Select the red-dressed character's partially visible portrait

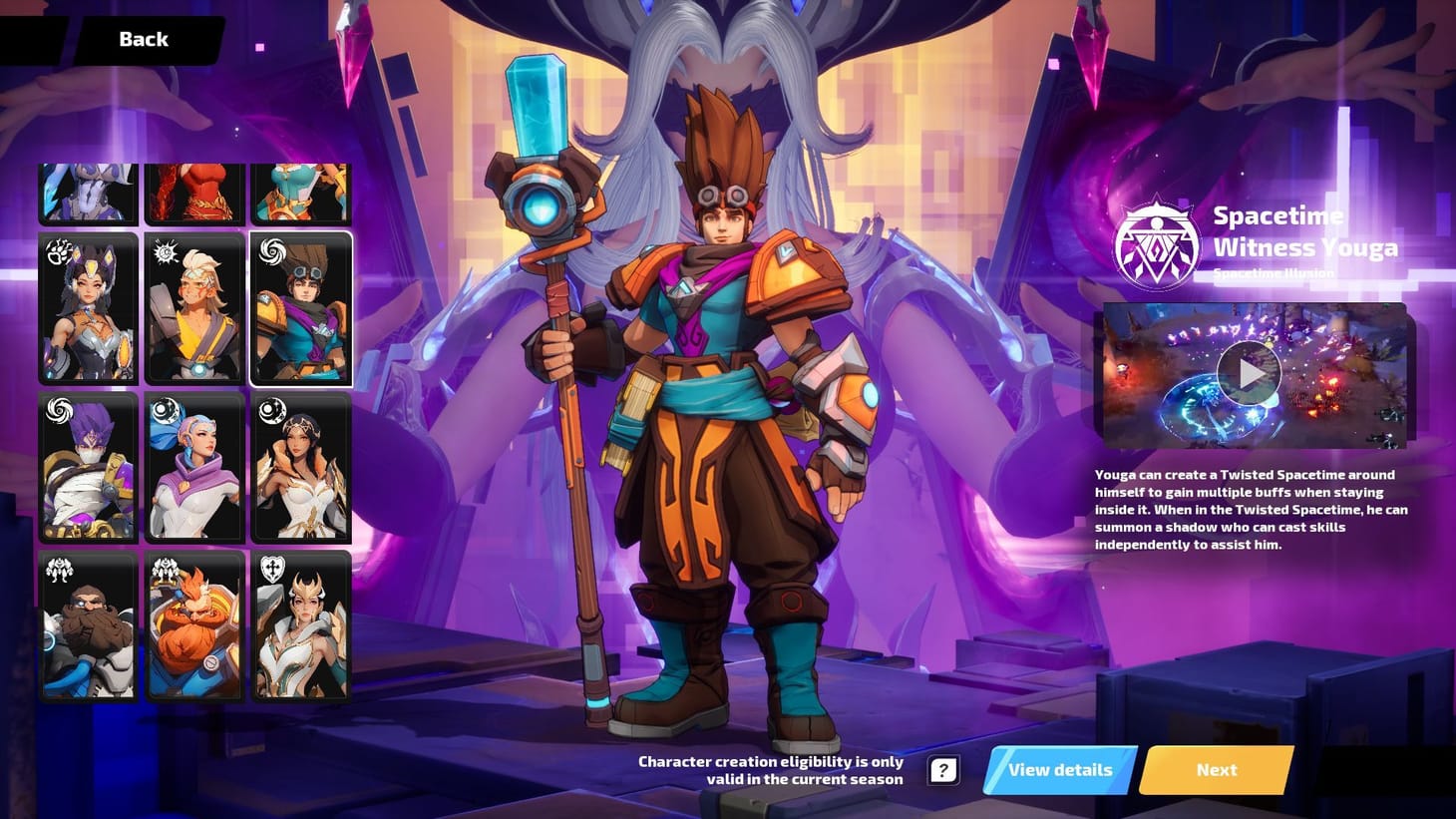pos(194,190)
